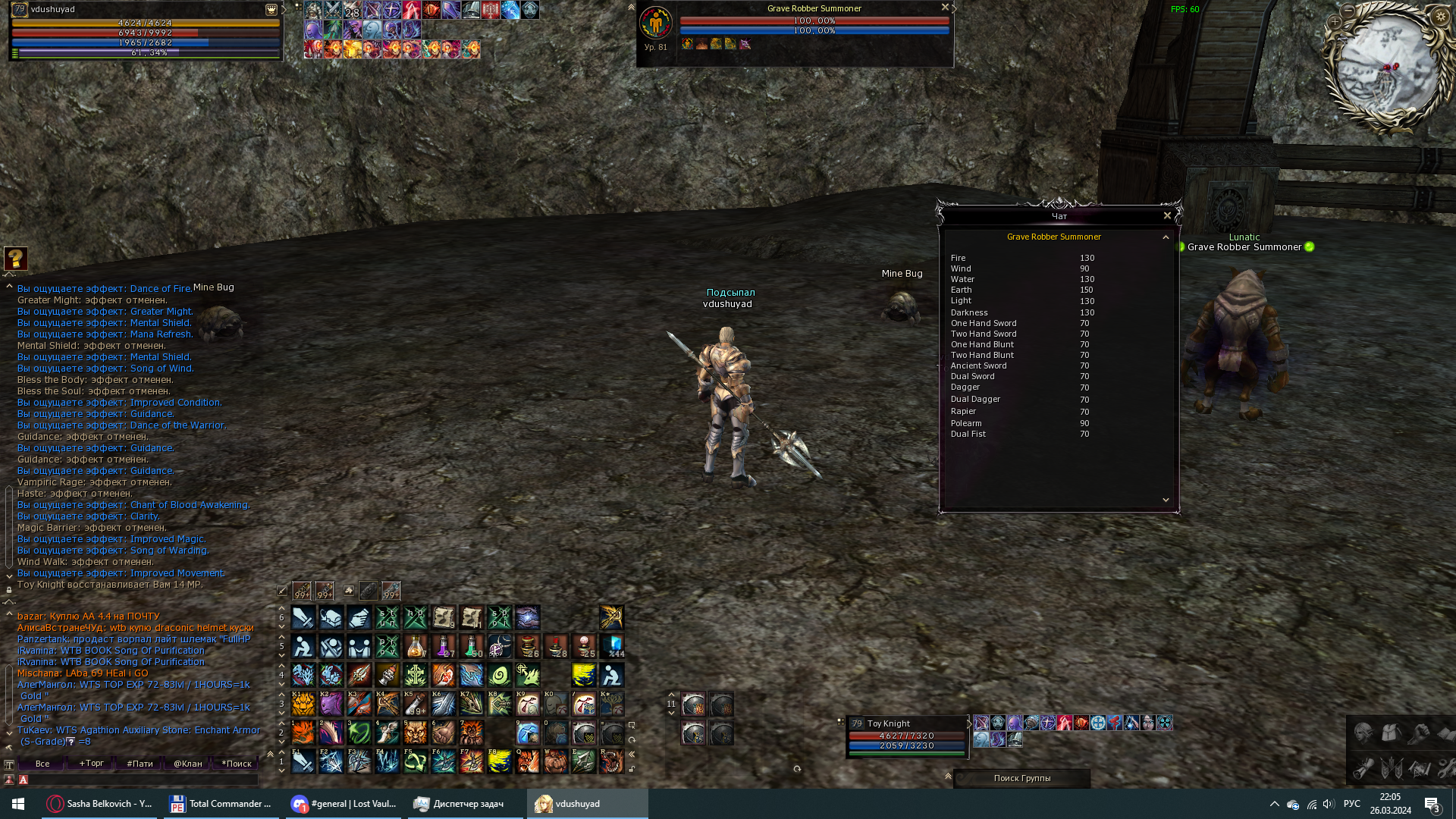Show the *Поиск chat tab
Image resolution: width=1456 pixels, height=819 pixels.
coord(237,764)
